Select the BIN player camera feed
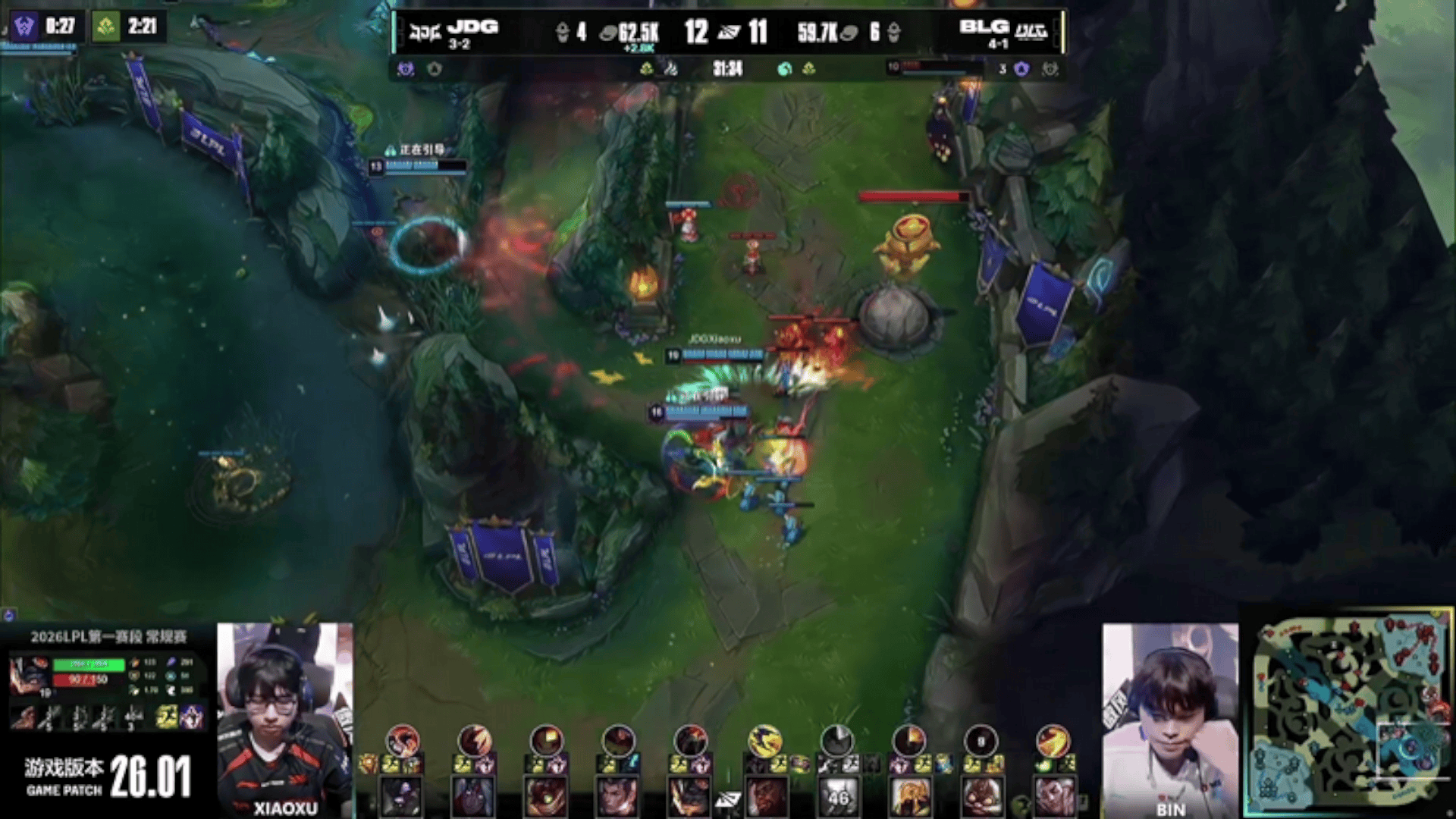This screenshot has height=819, width=1456. (x=1169, y=719)
